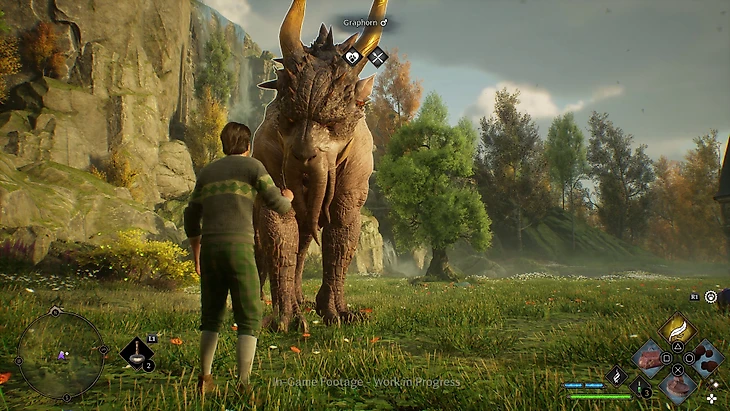This screenshot has width=730, height=411.
Task: Click the Graphorn's paw-heart affection icon
Action: [352, 57]
